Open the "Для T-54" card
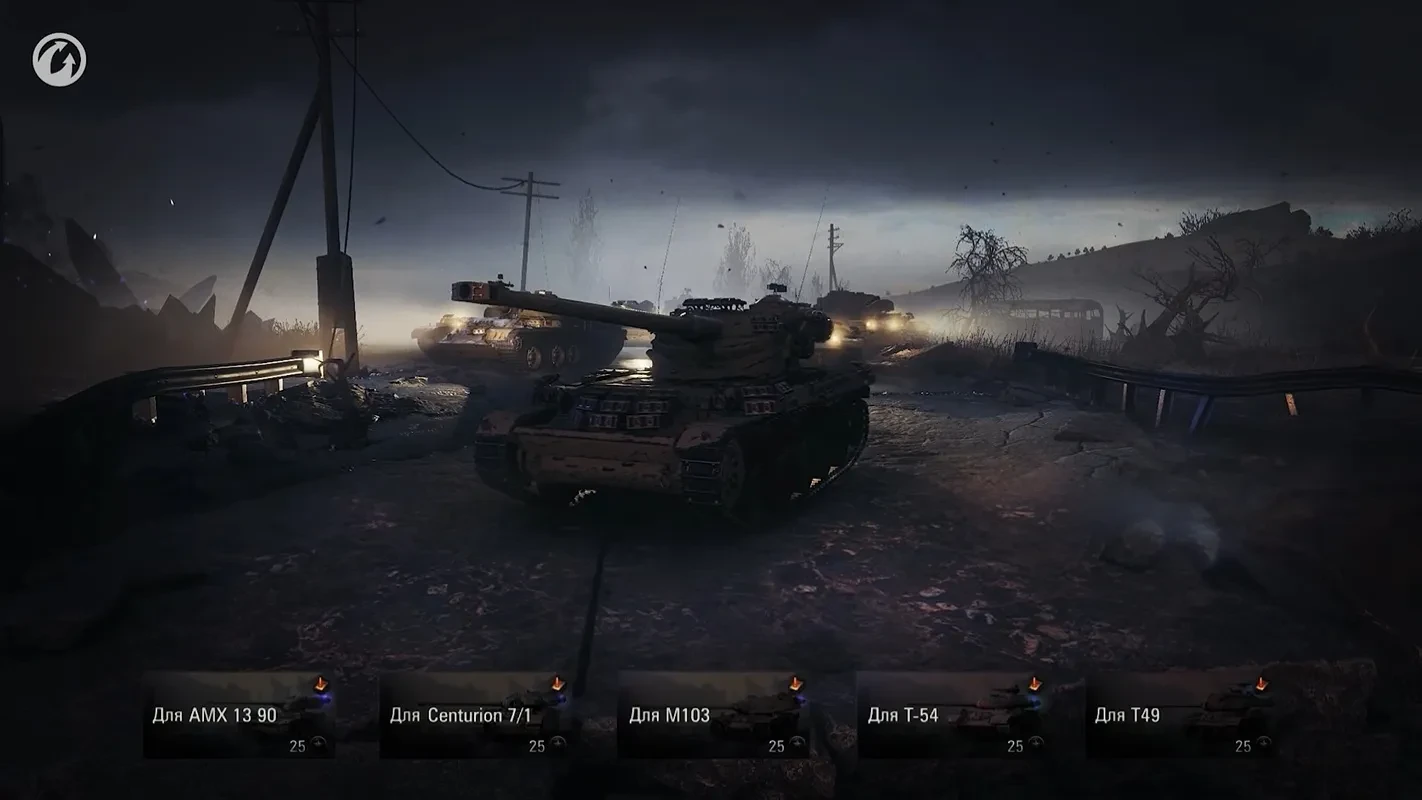The height and width of the screenshot is (800, 1422). 952,715
